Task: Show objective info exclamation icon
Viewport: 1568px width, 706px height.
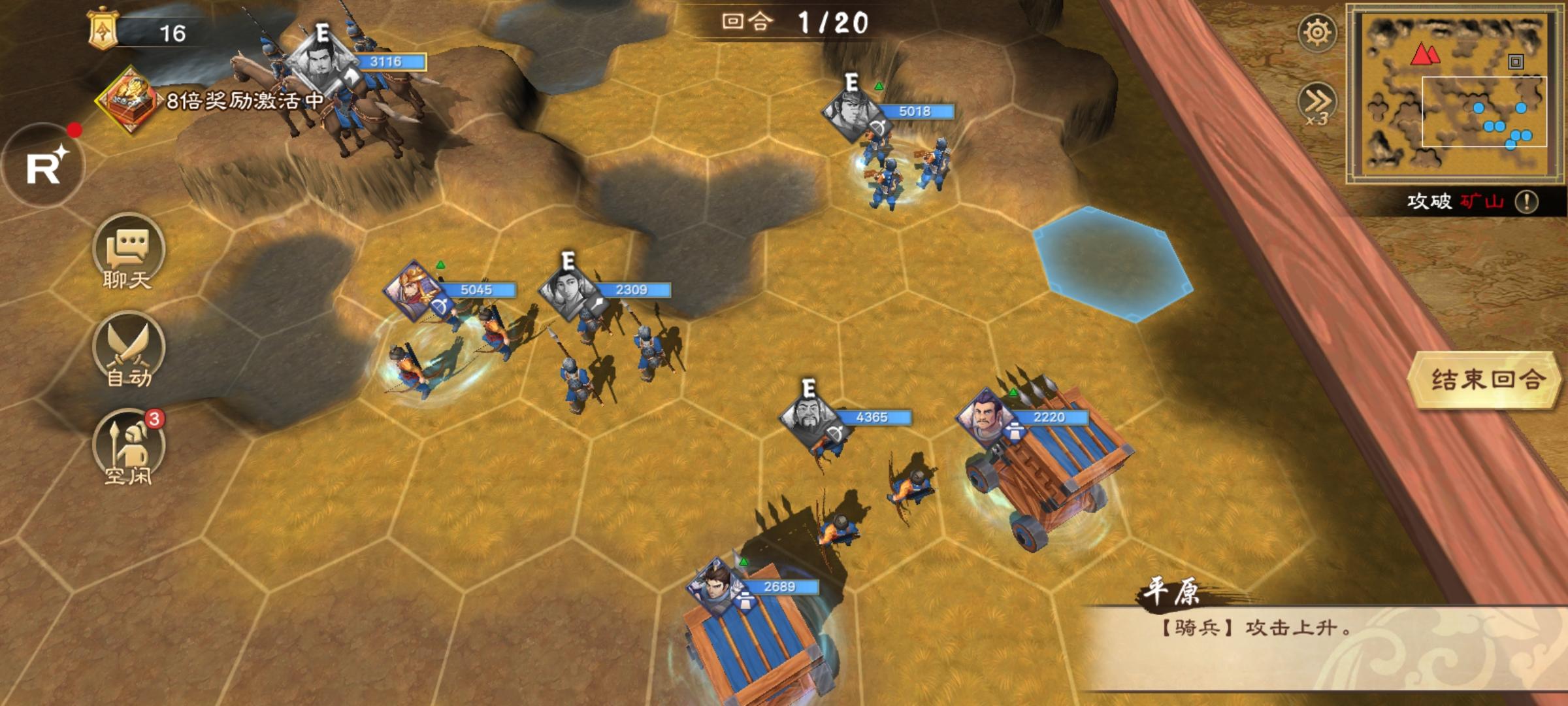Action: tap(1526, 201)
